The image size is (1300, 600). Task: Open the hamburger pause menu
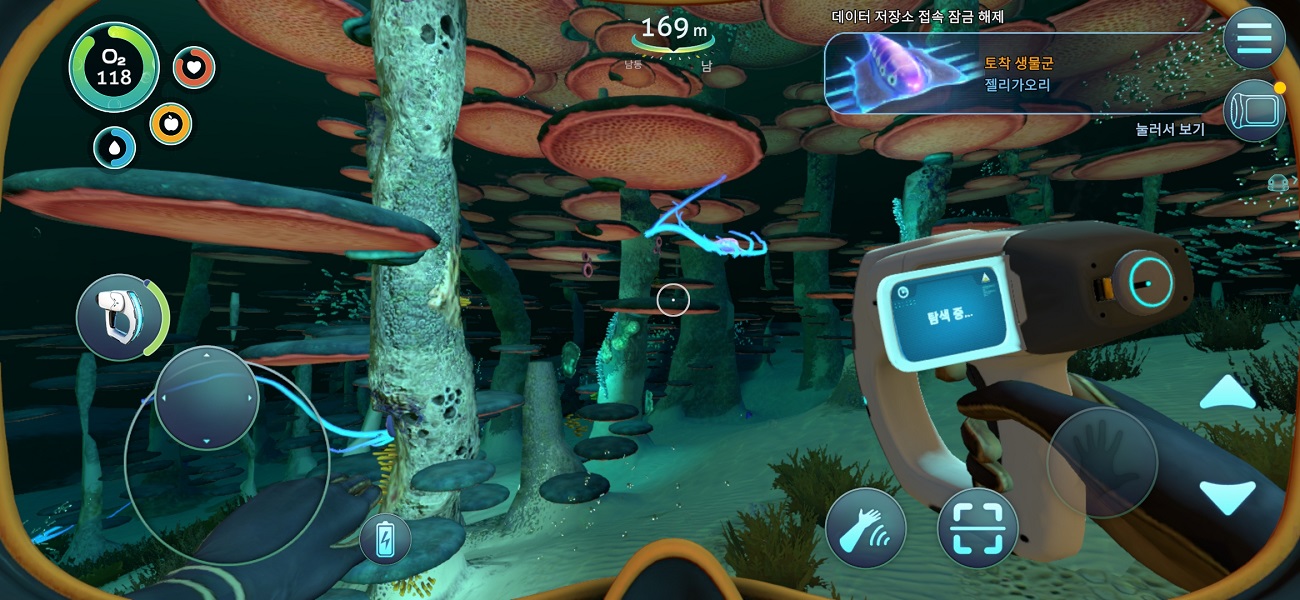point(1253,39)
